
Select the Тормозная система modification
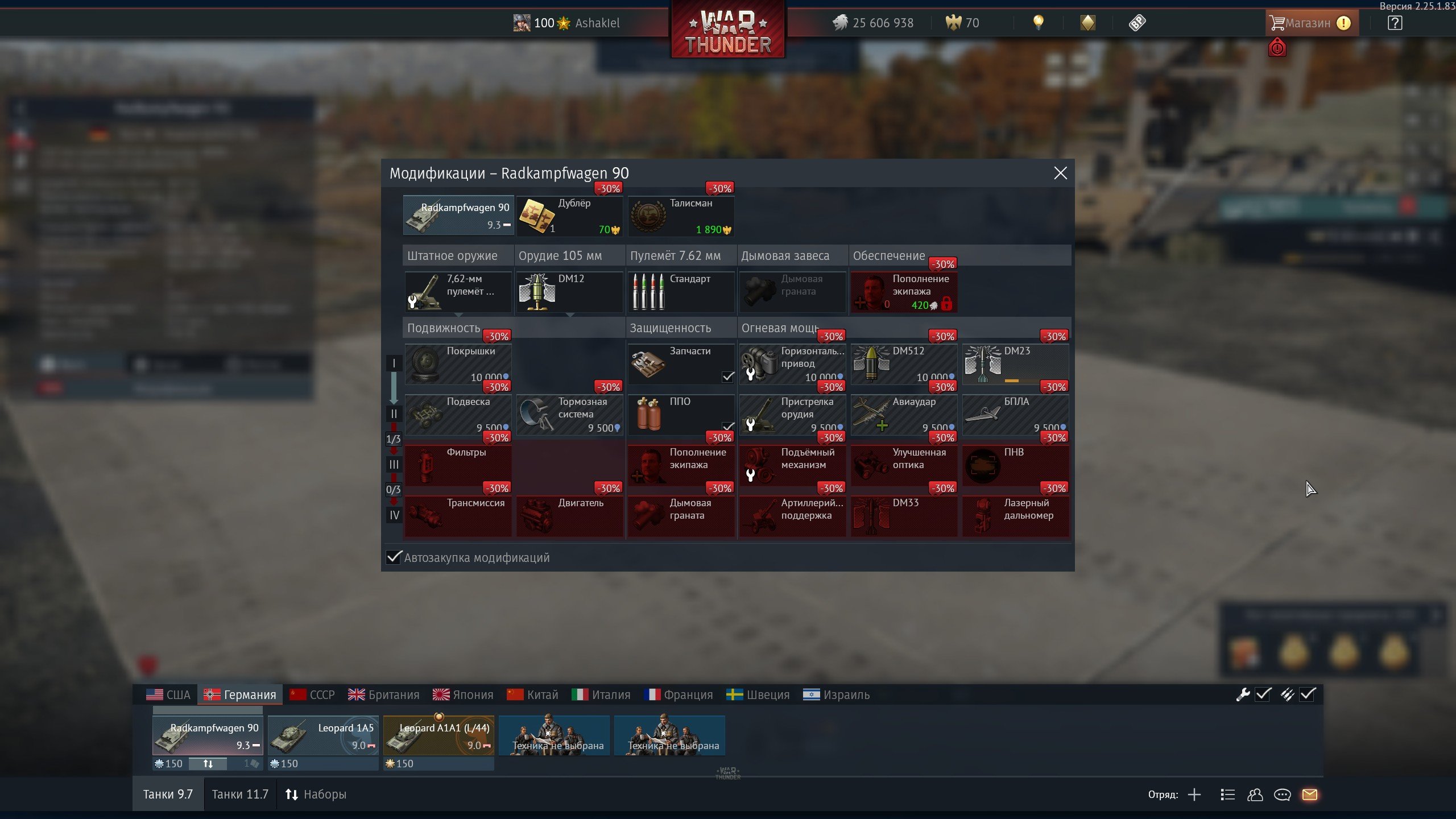[569, 414]
